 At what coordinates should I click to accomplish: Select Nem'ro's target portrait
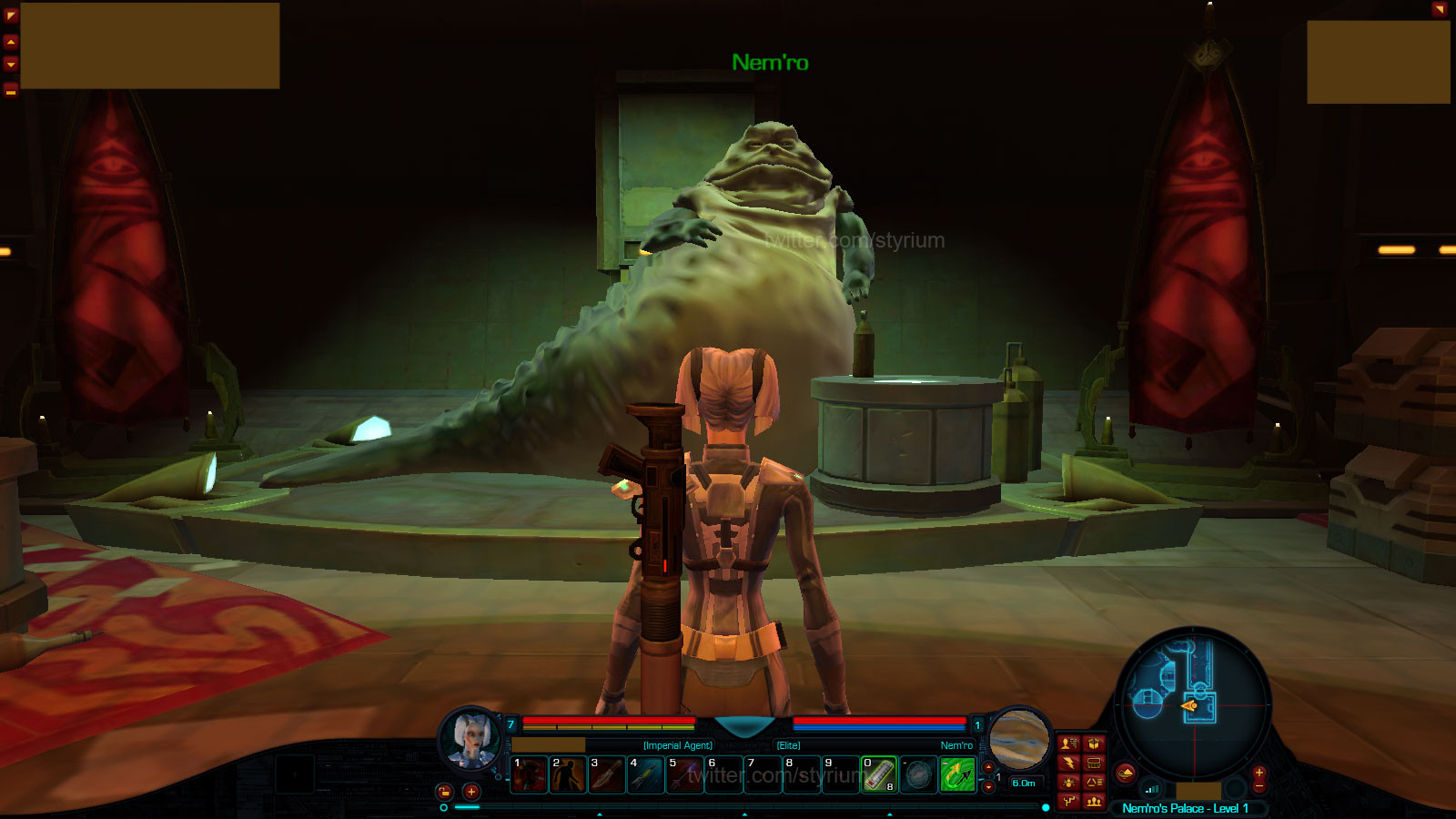tap(1019, 738)
